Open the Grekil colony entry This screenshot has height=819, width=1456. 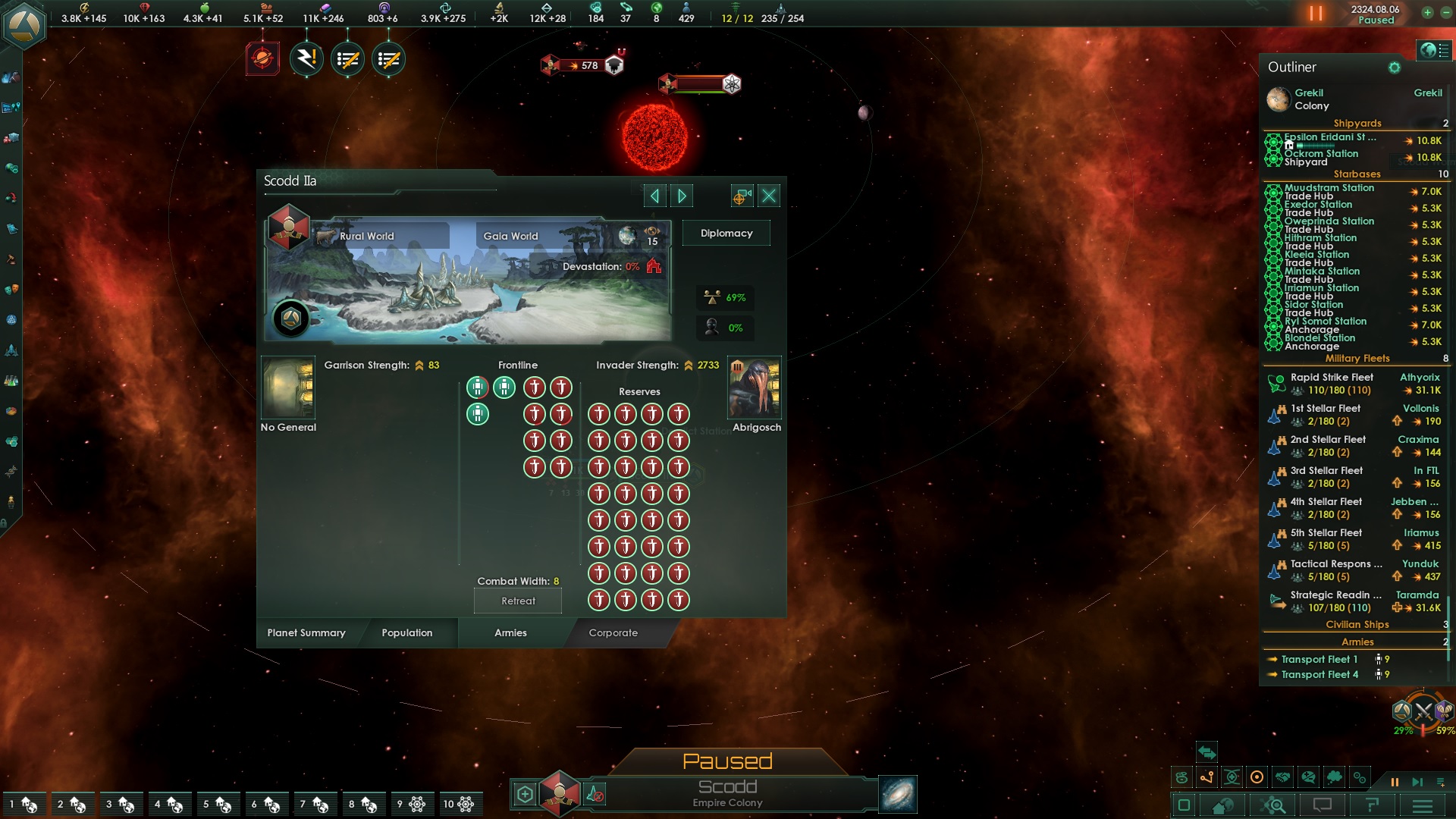1310,99
